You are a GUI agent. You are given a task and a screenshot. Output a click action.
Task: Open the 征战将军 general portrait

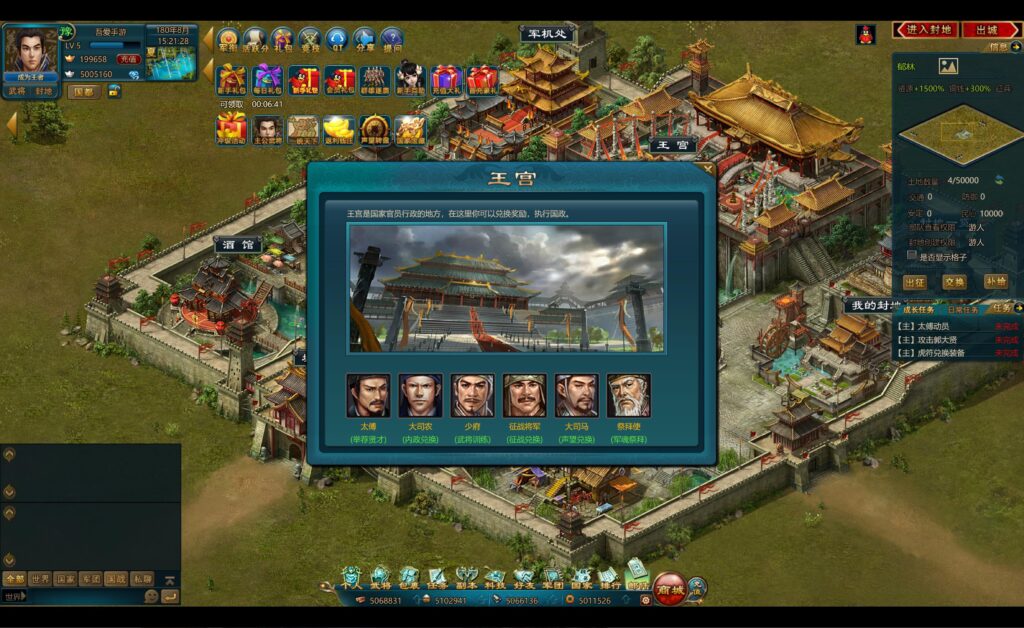point(524,395)
